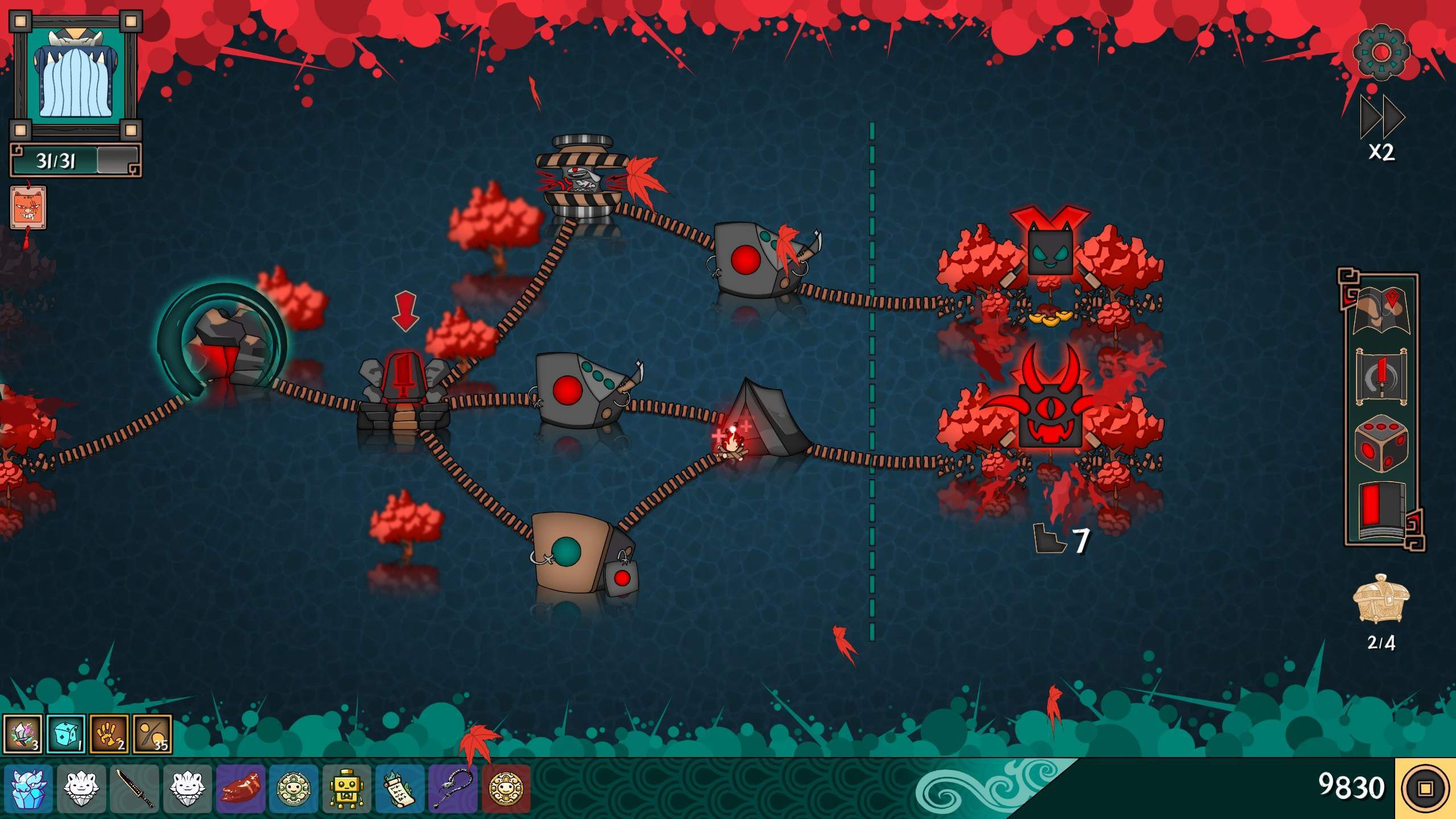Image resolution: width=1456 pixels, height=819 pixels.
Task: Inspect the ice crystal beast relic
Action: [28, 788]
